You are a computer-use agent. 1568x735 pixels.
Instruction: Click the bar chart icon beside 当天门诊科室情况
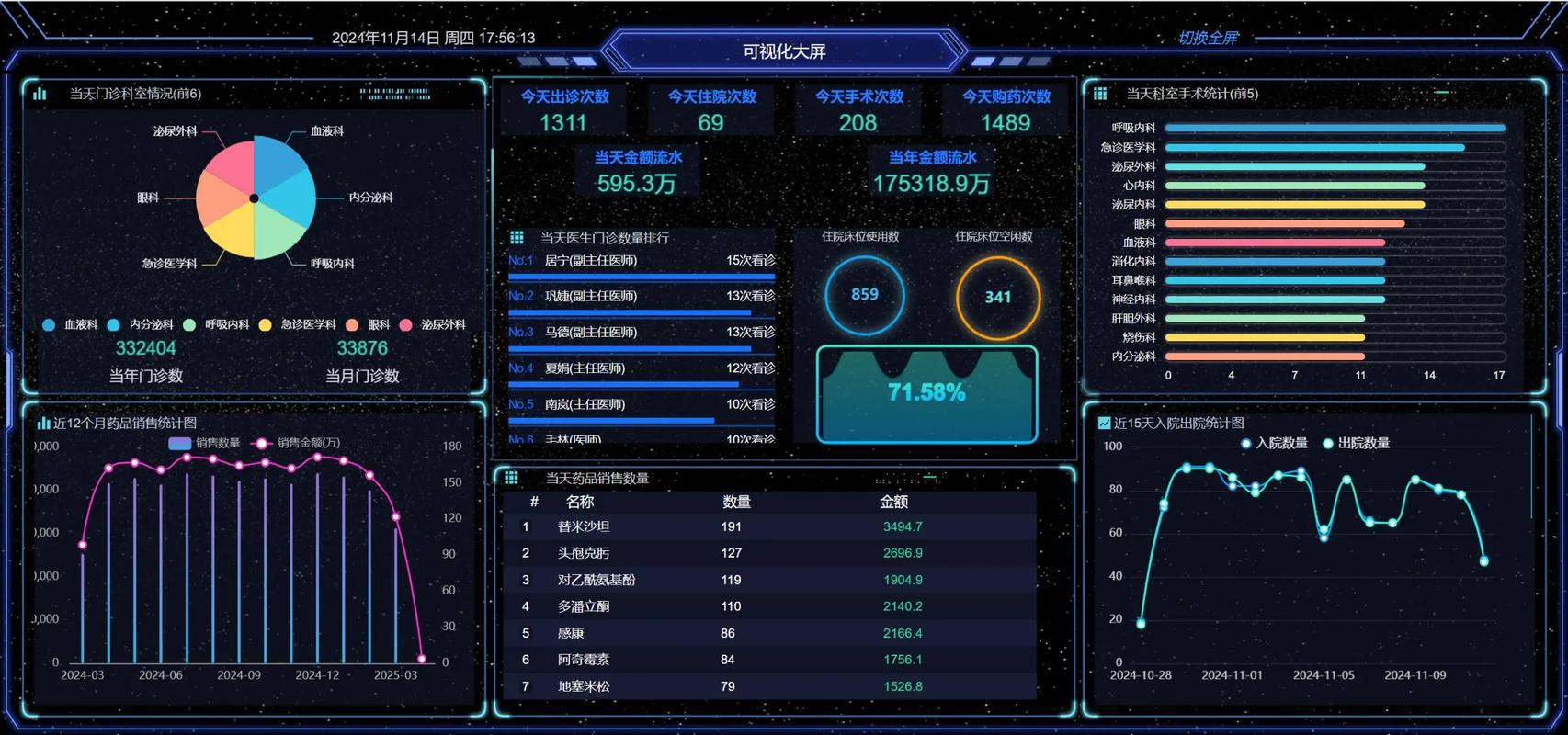39,94
